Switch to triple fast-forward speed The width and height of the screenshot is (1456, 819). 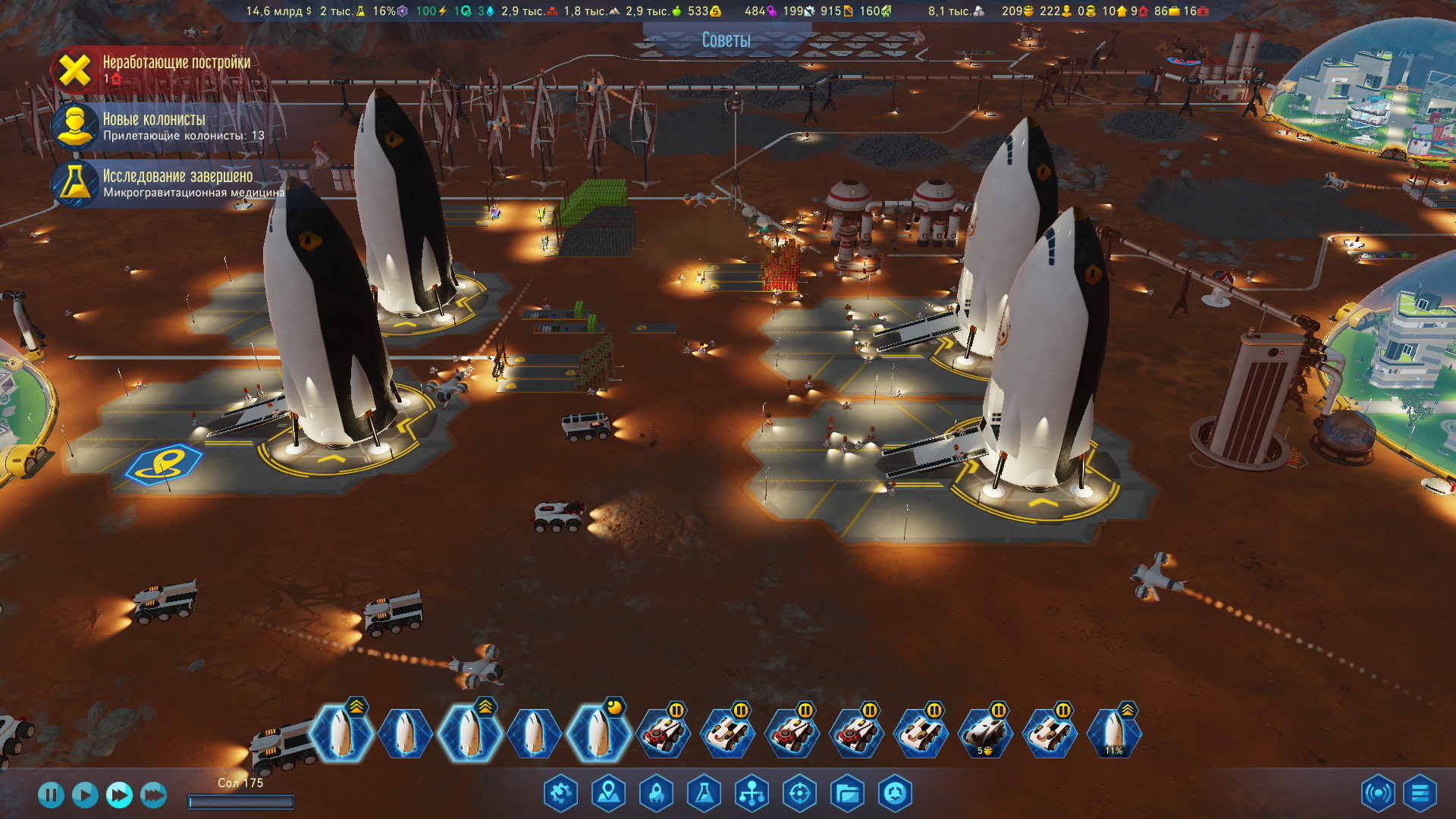coord(153,795)
